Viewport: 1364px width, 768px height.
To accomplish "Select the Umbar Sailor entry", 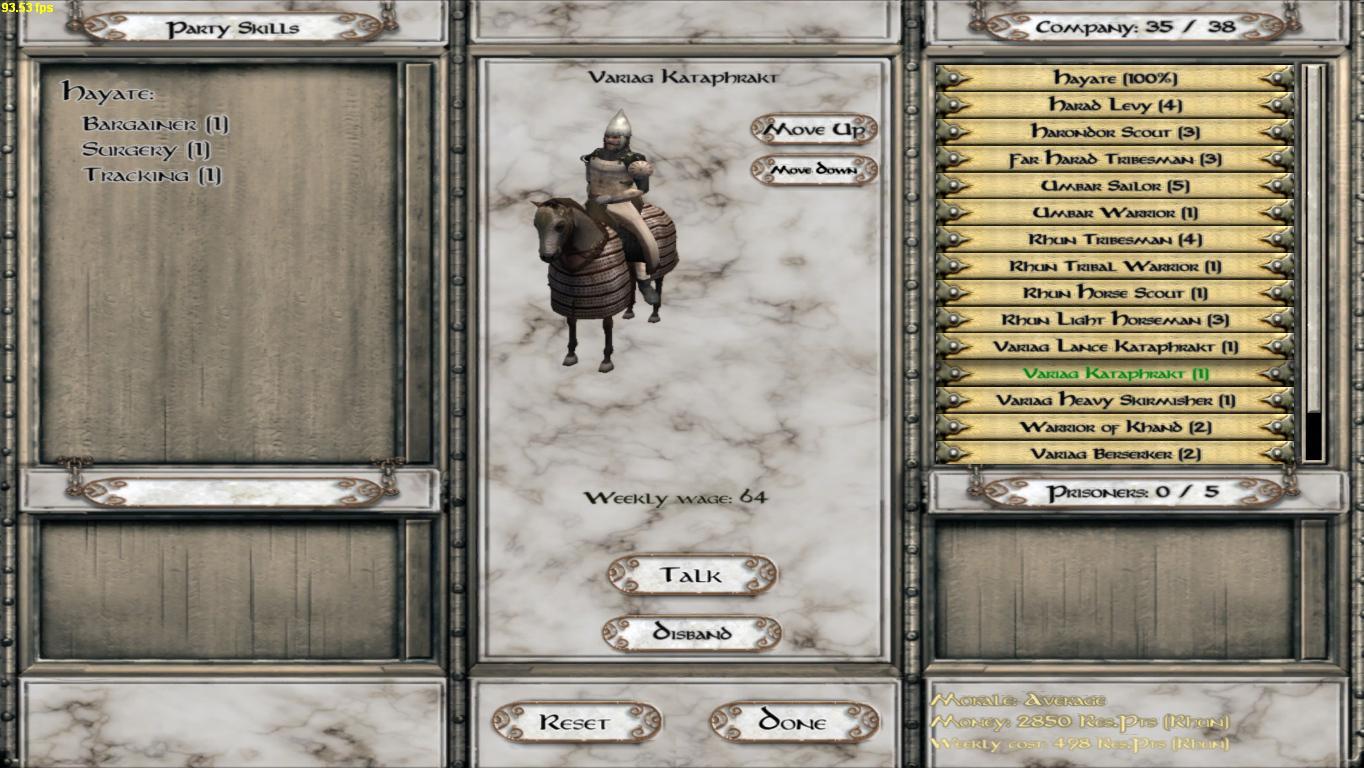I will (1115, 186).
